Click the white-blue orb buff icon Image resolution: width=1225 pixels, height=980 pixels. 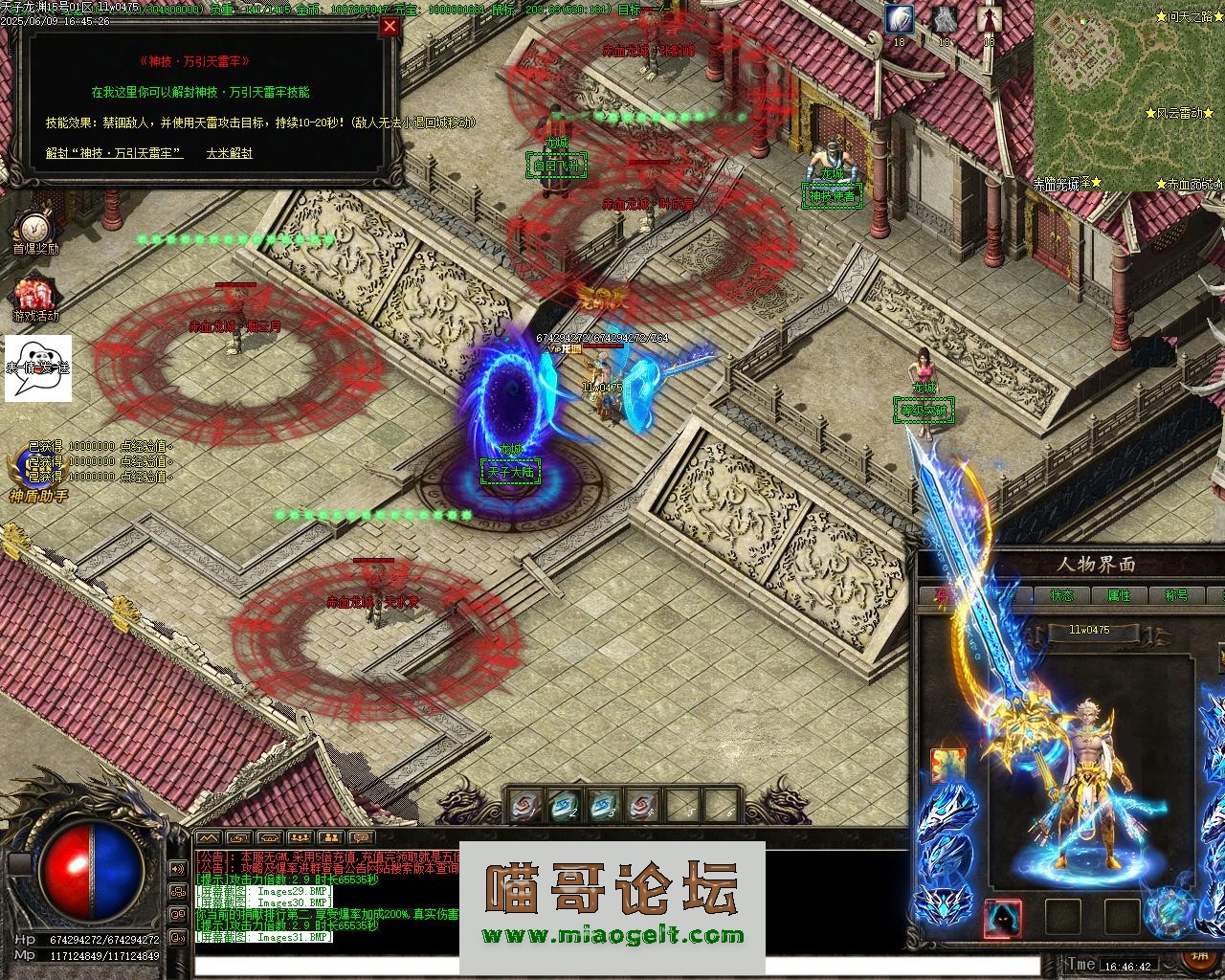coord(899,19)
